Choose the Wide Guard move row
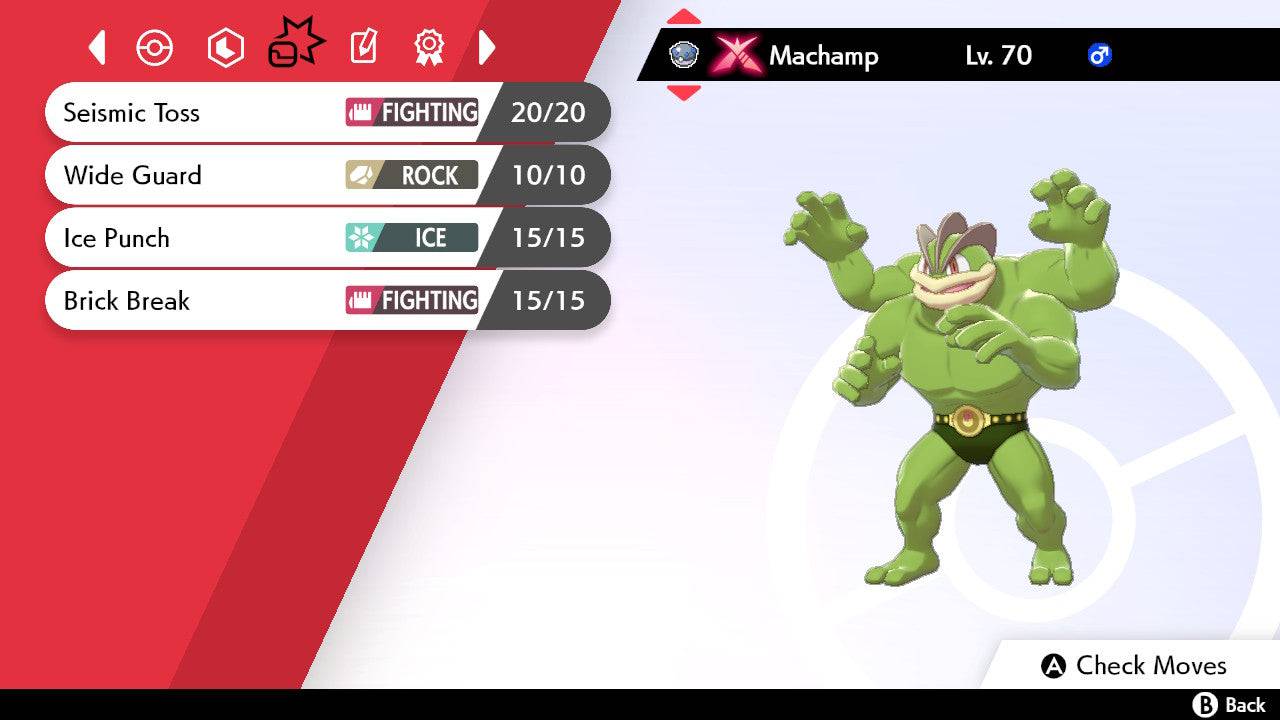 tap(327, 175)
